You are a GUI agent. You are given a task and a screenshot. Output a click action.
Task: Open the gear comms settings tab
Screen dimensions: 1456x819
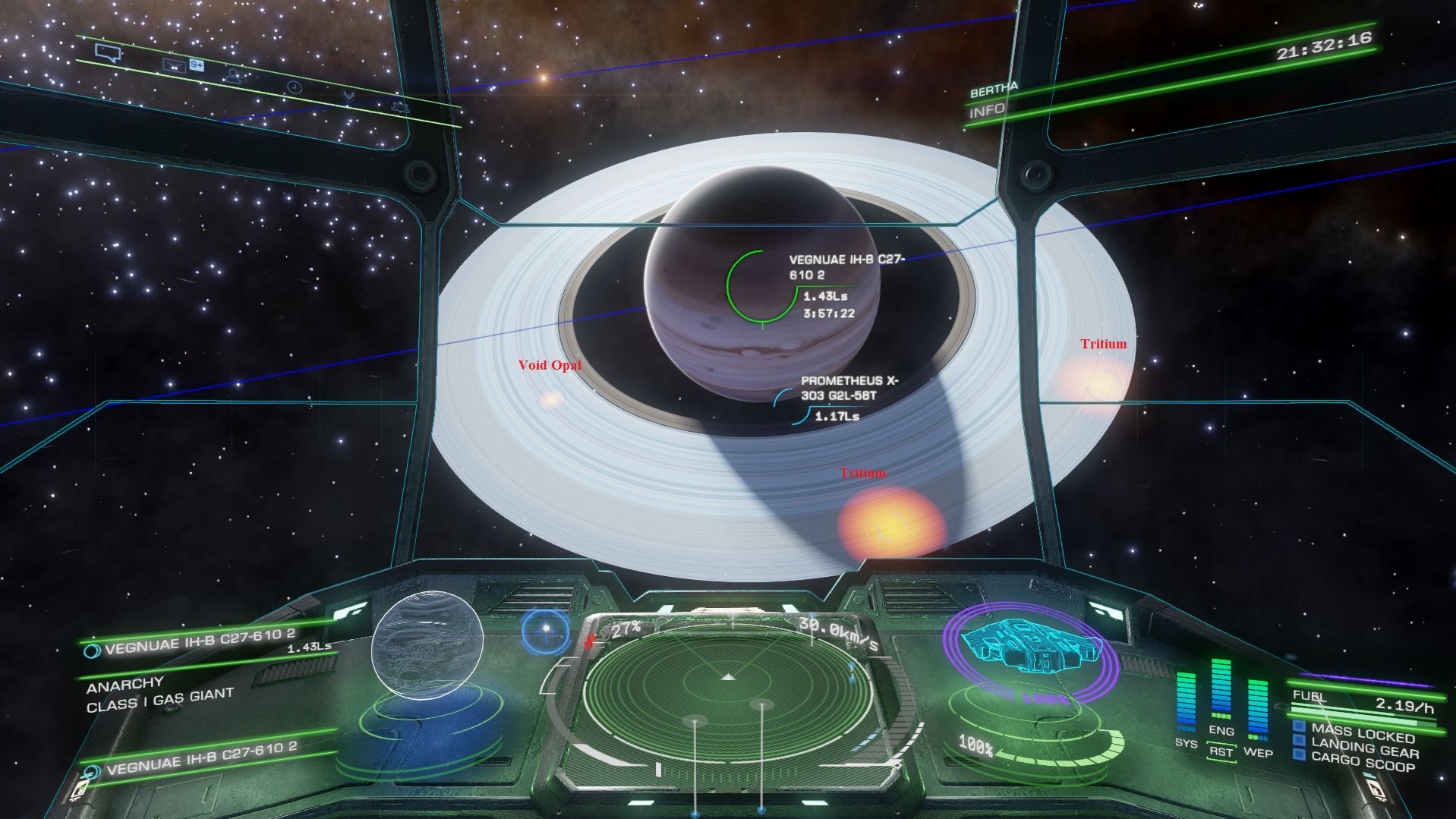coord(400,107)
